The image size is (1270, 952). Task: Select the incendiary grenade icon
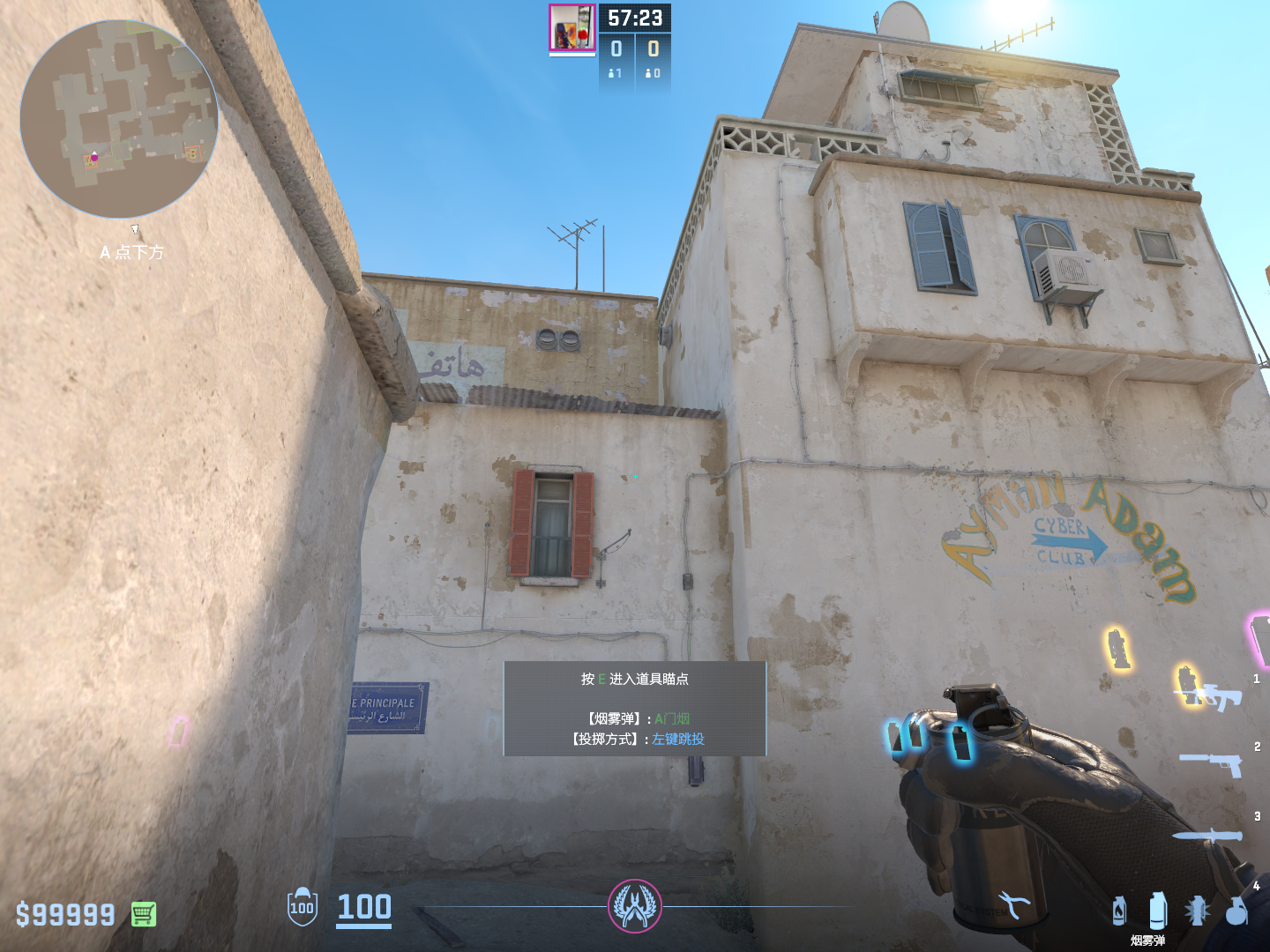click(x=1119, y=911)
